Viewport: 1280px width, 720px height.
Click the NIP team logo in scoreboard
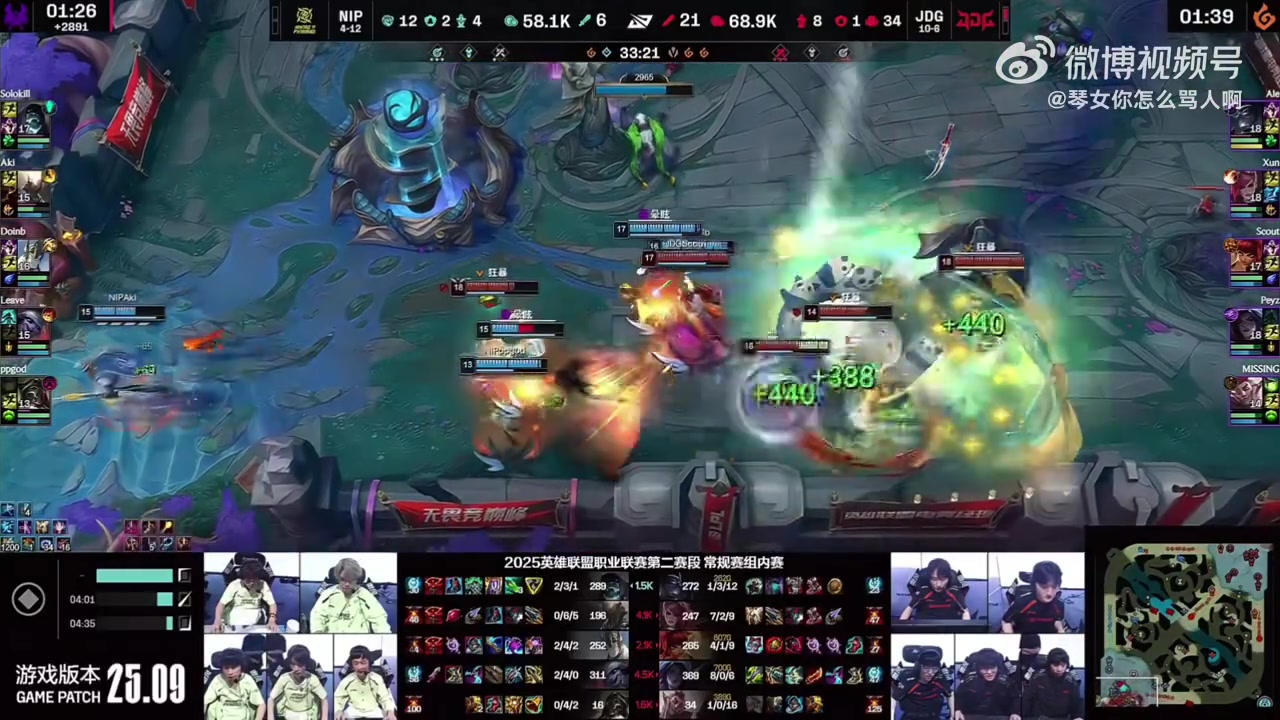coord(300,20)
